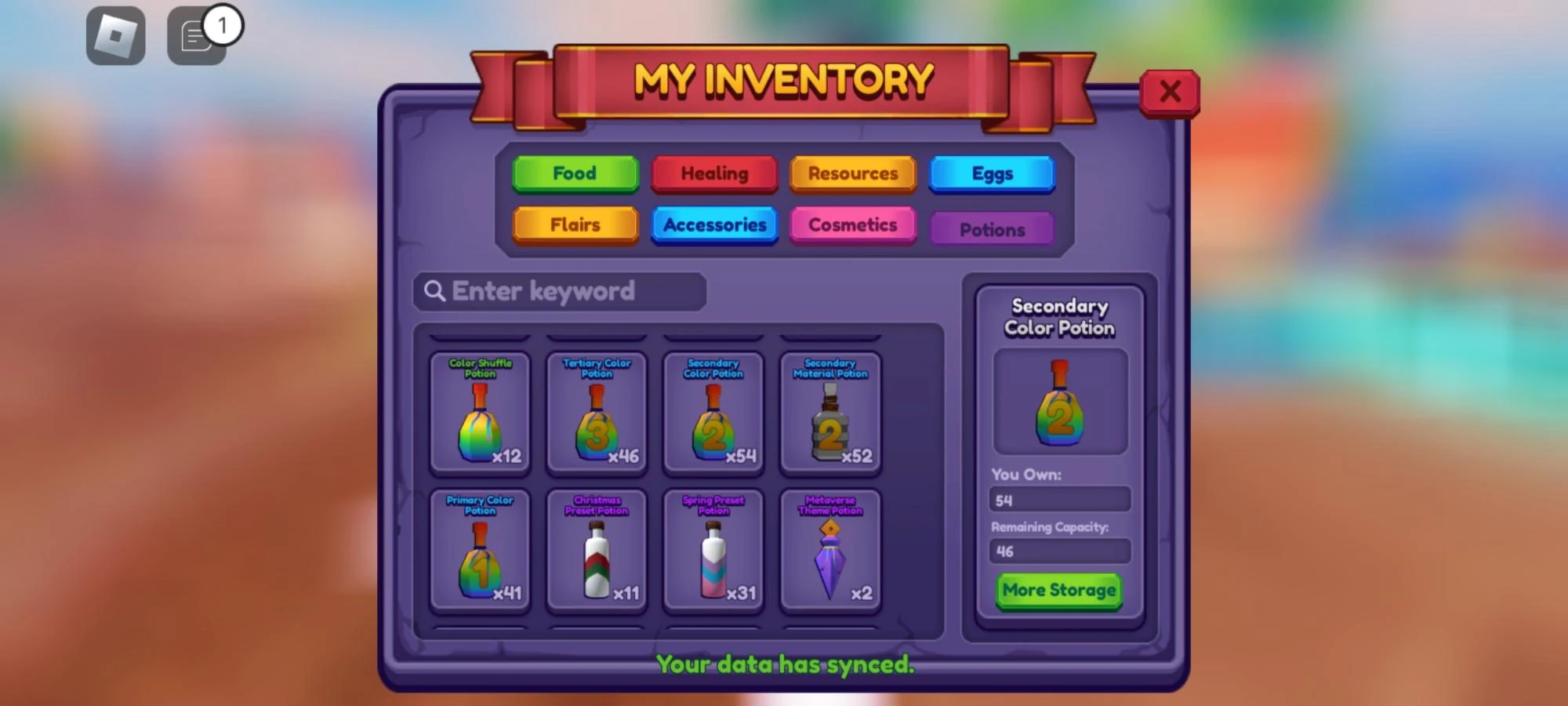Open the Flairs category

[575, 225]
